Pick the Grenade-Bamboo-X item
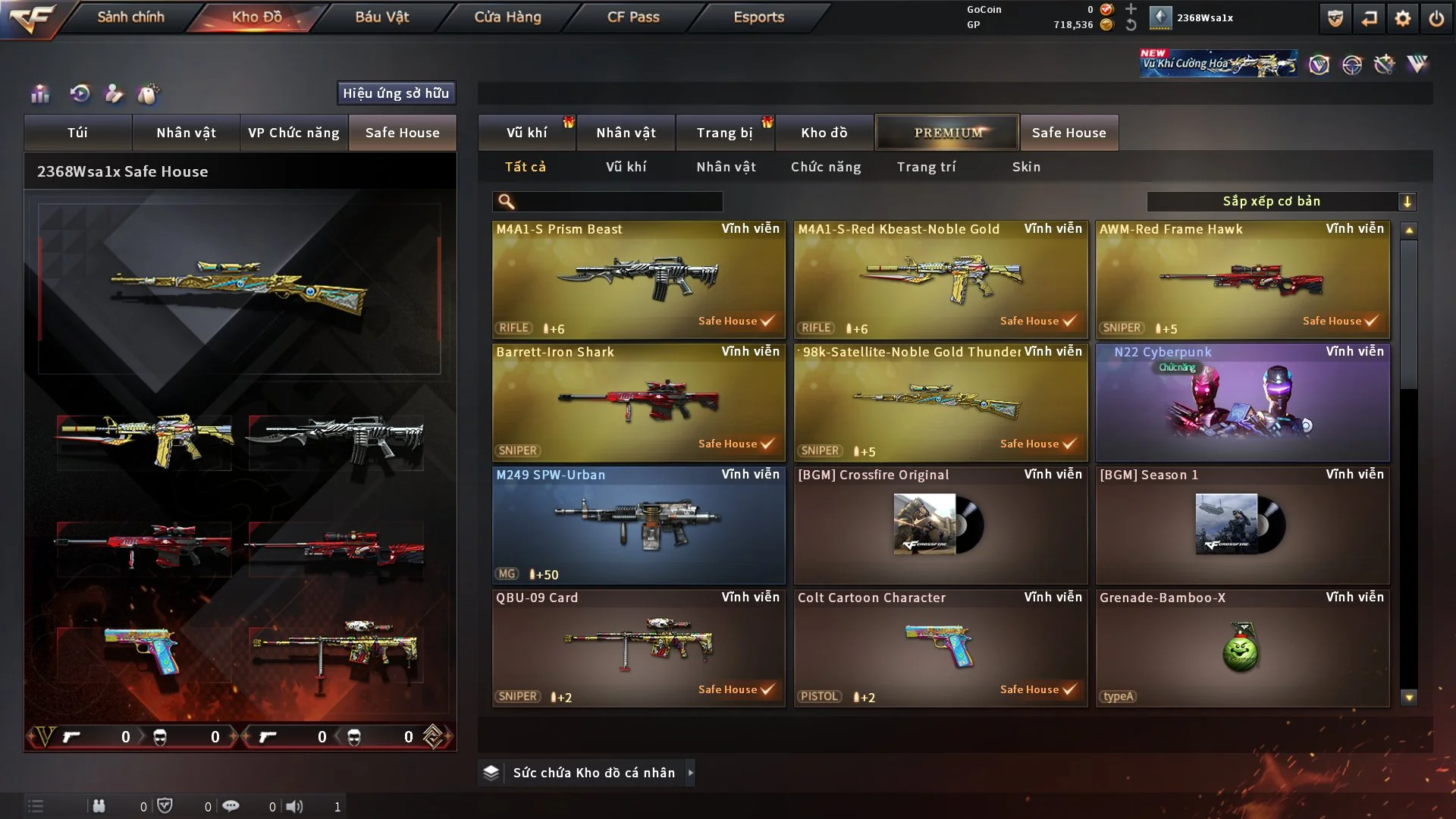1456x819 pixels. click(x=1242, y=648)
